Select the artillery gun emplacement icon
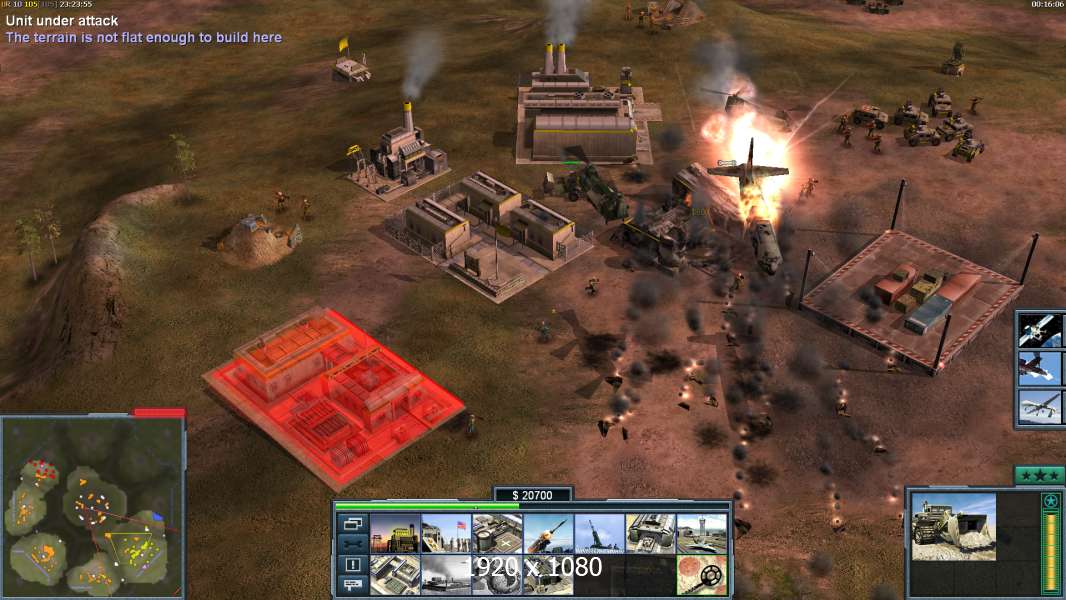The height and width of the screenshot is (600, 1066). 599,533
